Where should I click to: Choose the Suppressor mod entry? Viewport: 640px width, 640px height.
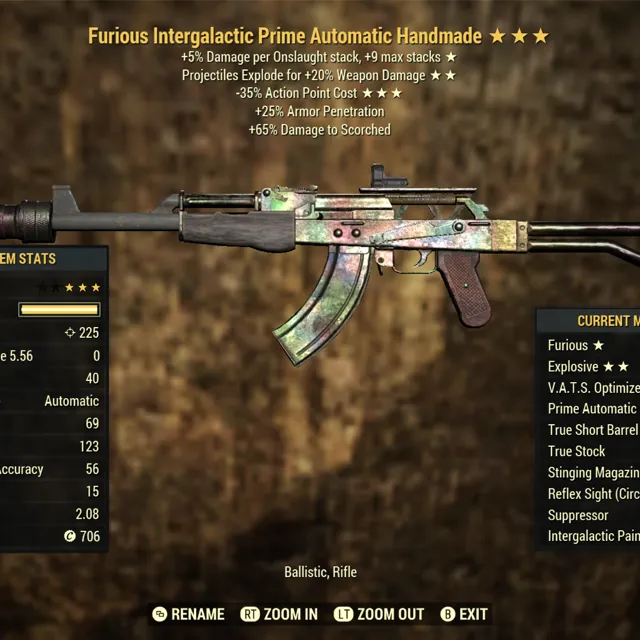tap(578, 515)
